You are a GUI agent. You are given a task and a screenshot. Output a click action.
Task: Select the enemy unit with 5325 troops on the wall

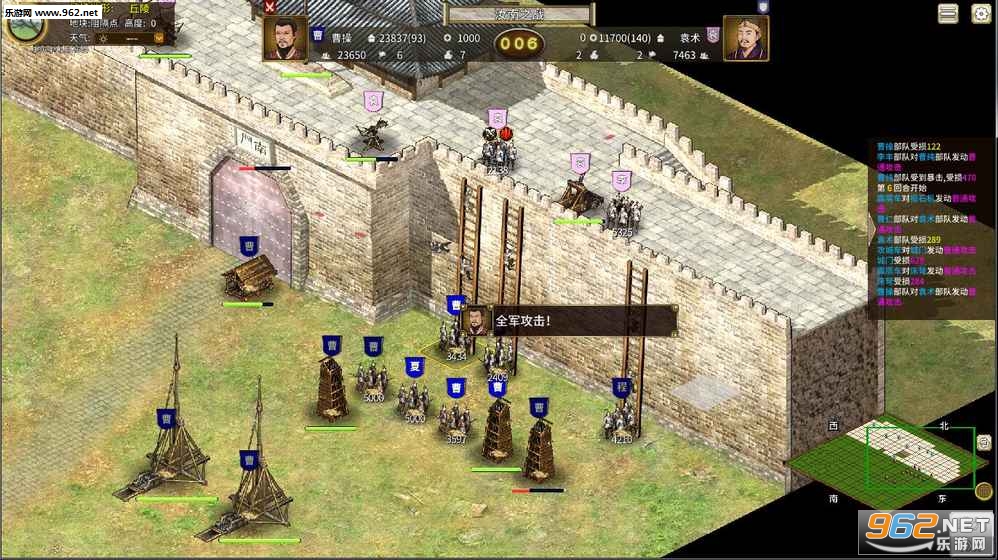coord(622,212)
